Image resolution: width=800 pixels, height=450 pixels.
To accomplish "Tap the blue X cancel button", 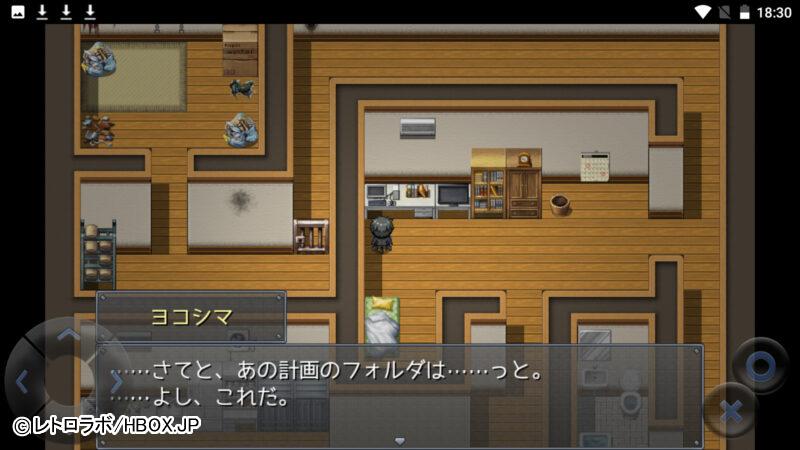I will [730, 409].
